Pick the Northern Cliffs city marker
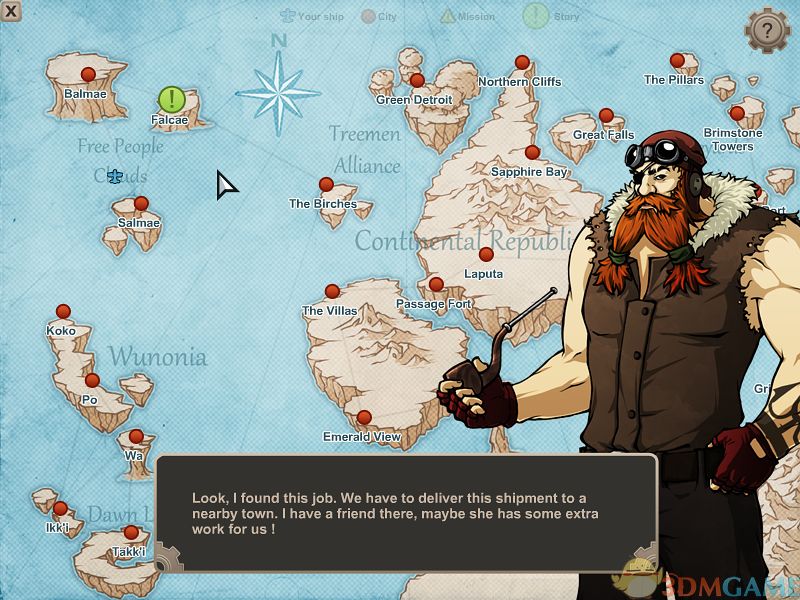Viewport: 800px width, 600px height. pos(521,62)
